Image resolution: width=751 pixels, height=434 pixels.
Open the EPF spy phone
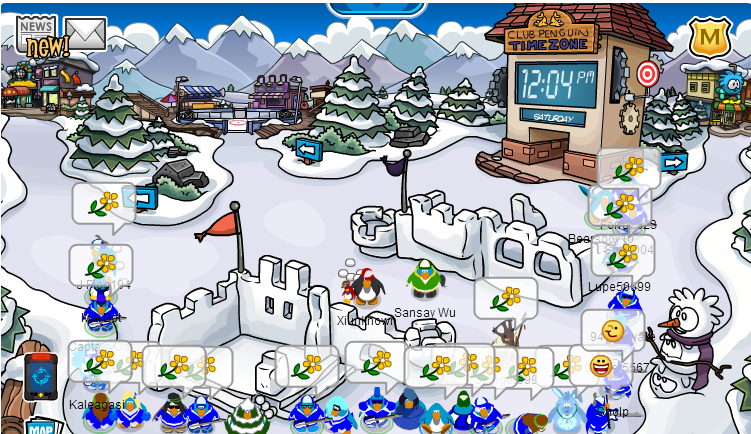tap(41, 375)
